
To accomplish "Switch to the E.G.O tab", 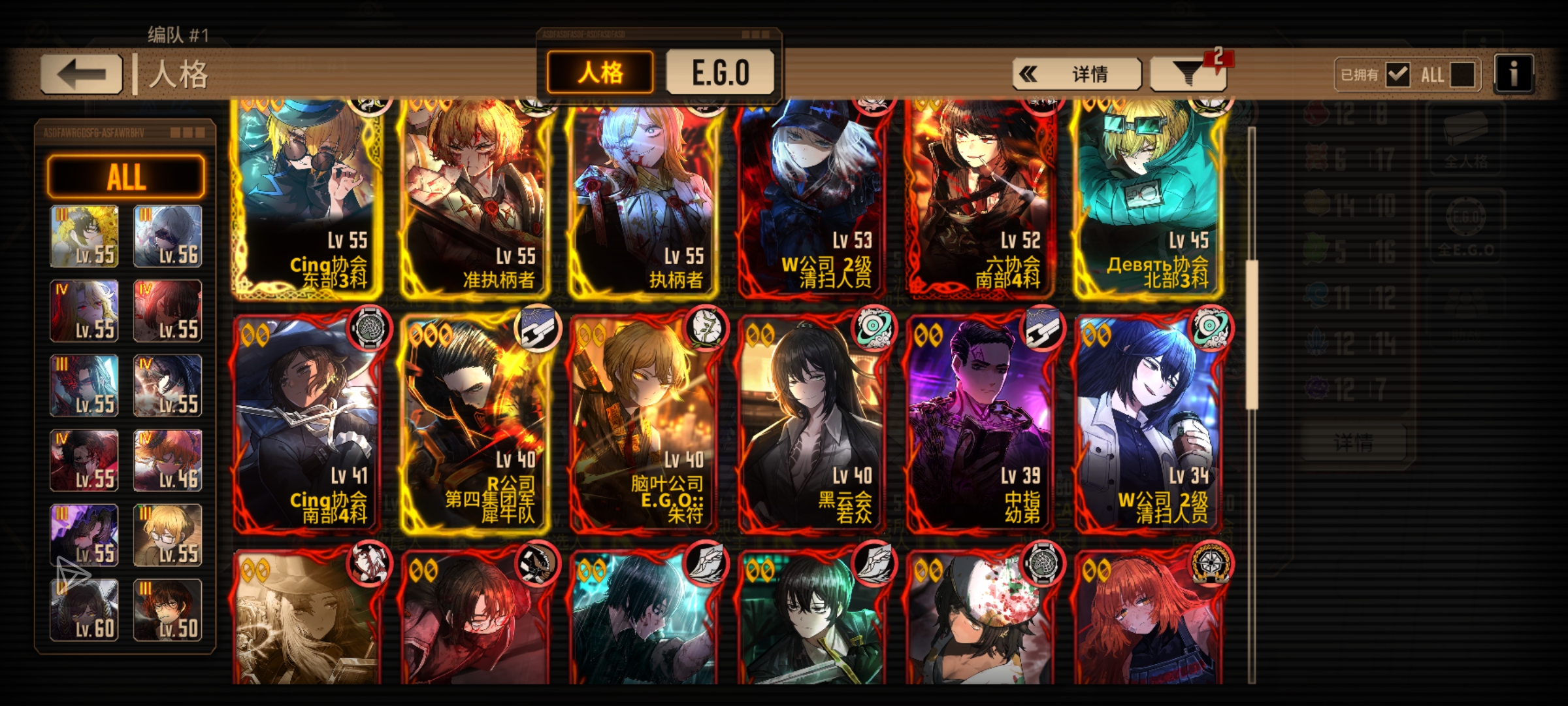I will [x=721, y=72].
